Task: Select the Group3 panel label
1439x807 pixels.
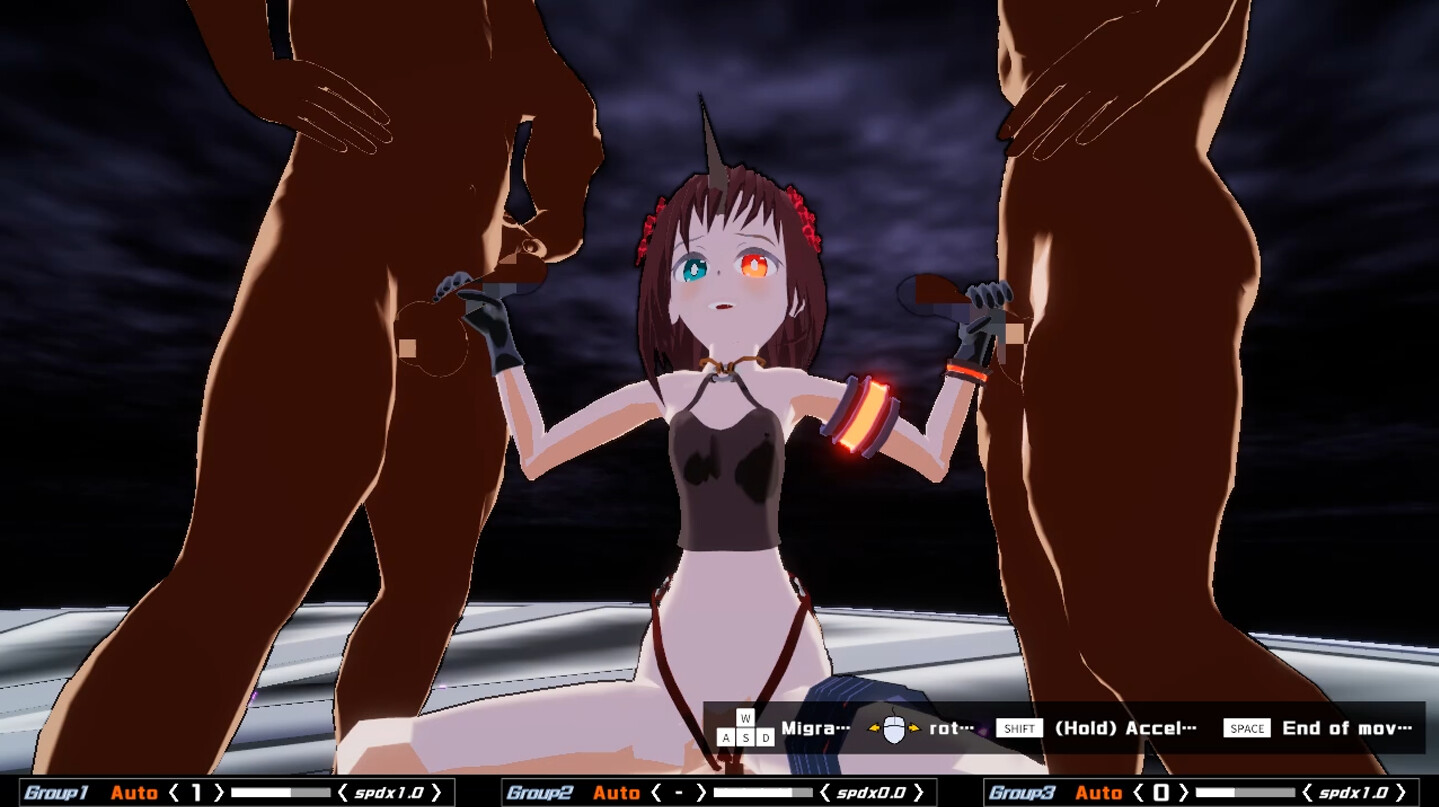Action: tap(1023, 791)
